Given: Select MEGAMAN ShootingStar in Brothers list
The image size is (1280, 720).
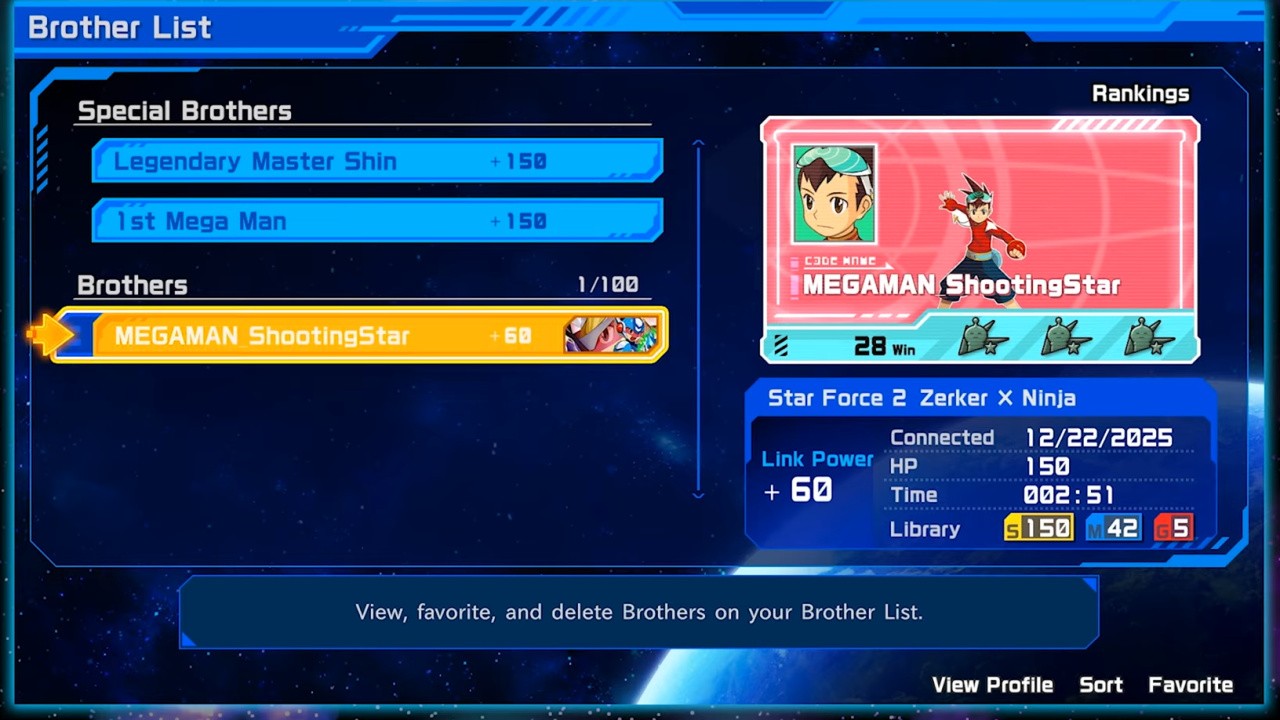Looking at the screenshot, I should point(360,335).
